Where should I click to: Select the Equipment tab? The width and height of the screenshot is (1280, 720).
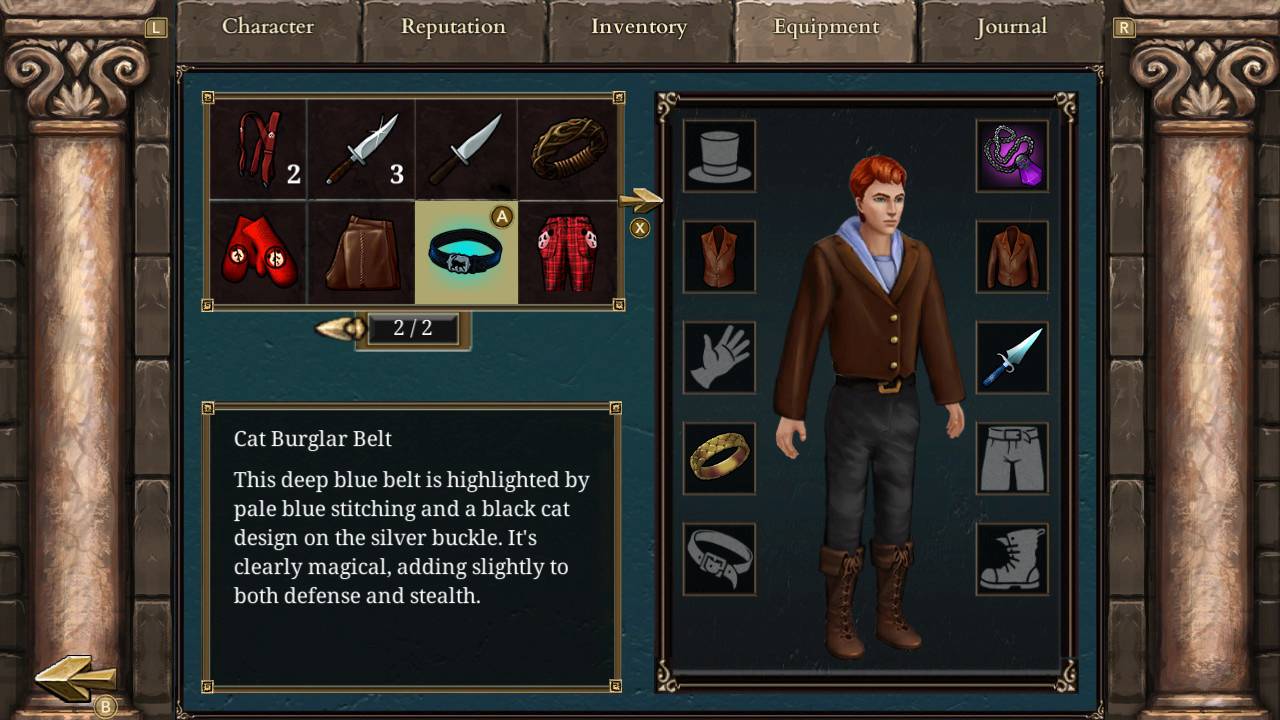tap(826, 27)
